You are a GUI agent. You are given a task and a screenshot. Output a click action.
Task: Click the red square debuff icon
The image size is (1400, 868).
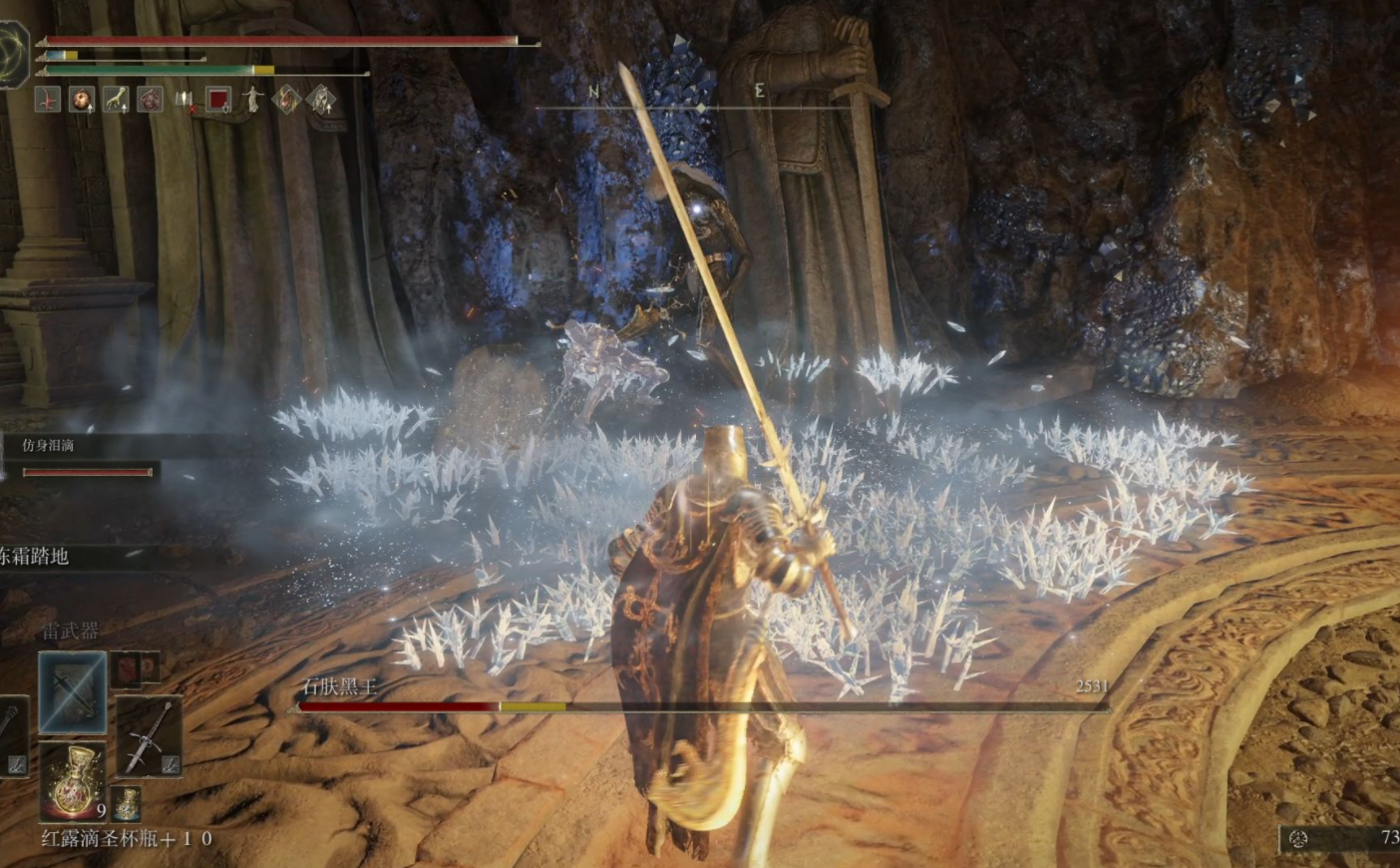[x=218, y=99]
